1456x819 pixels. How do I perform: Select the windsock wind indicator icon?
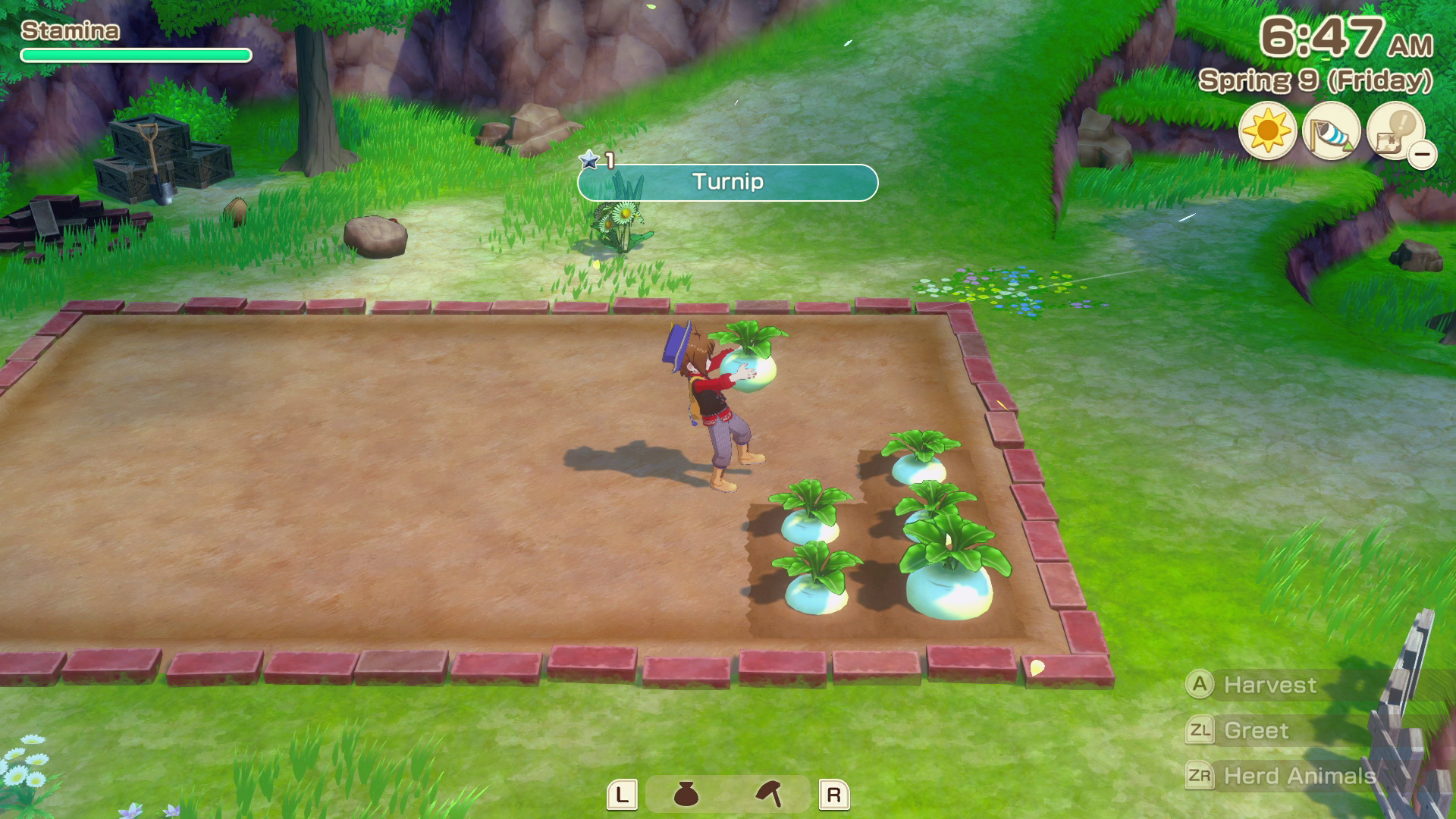[x=1331, y=130]
